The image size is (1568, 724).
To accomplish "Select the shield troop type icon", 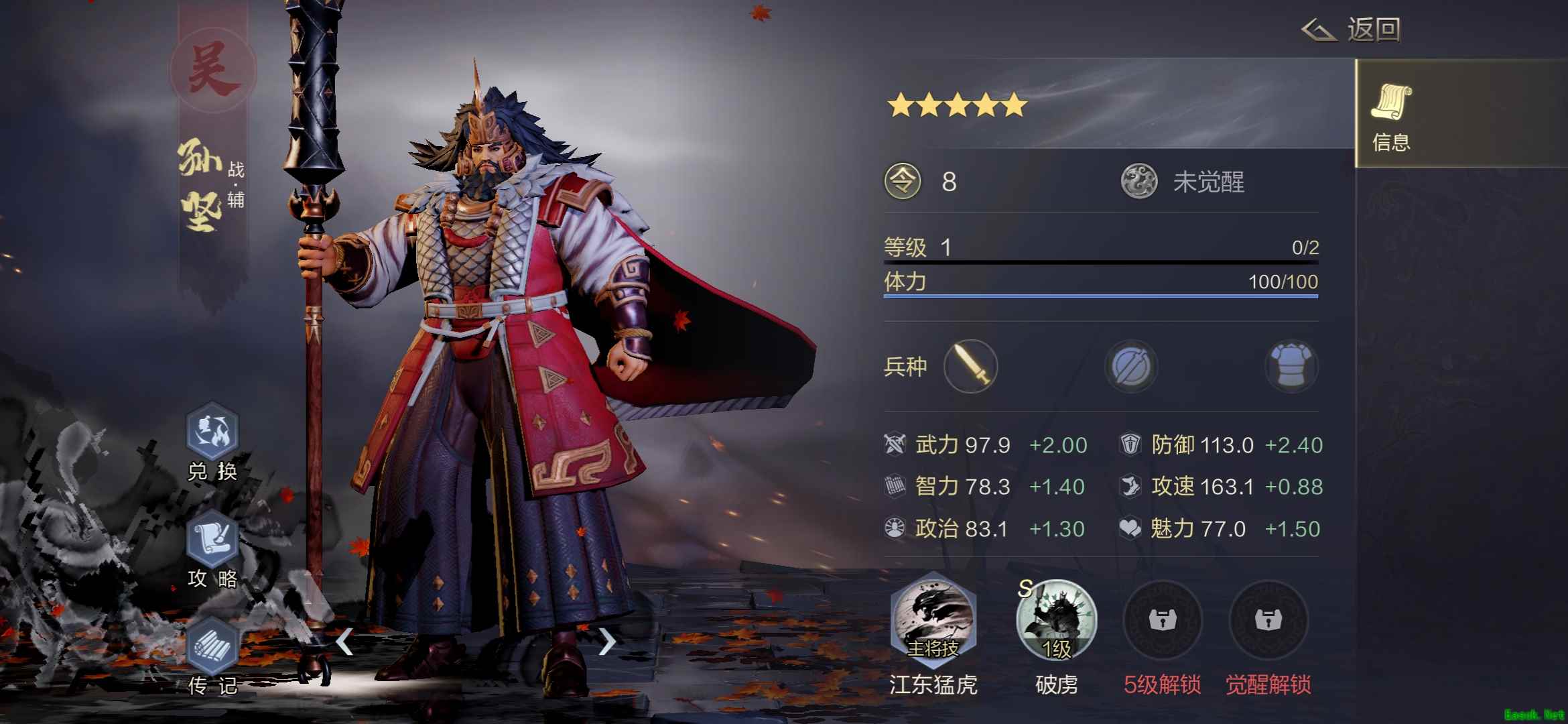I will click(1131, 366).
